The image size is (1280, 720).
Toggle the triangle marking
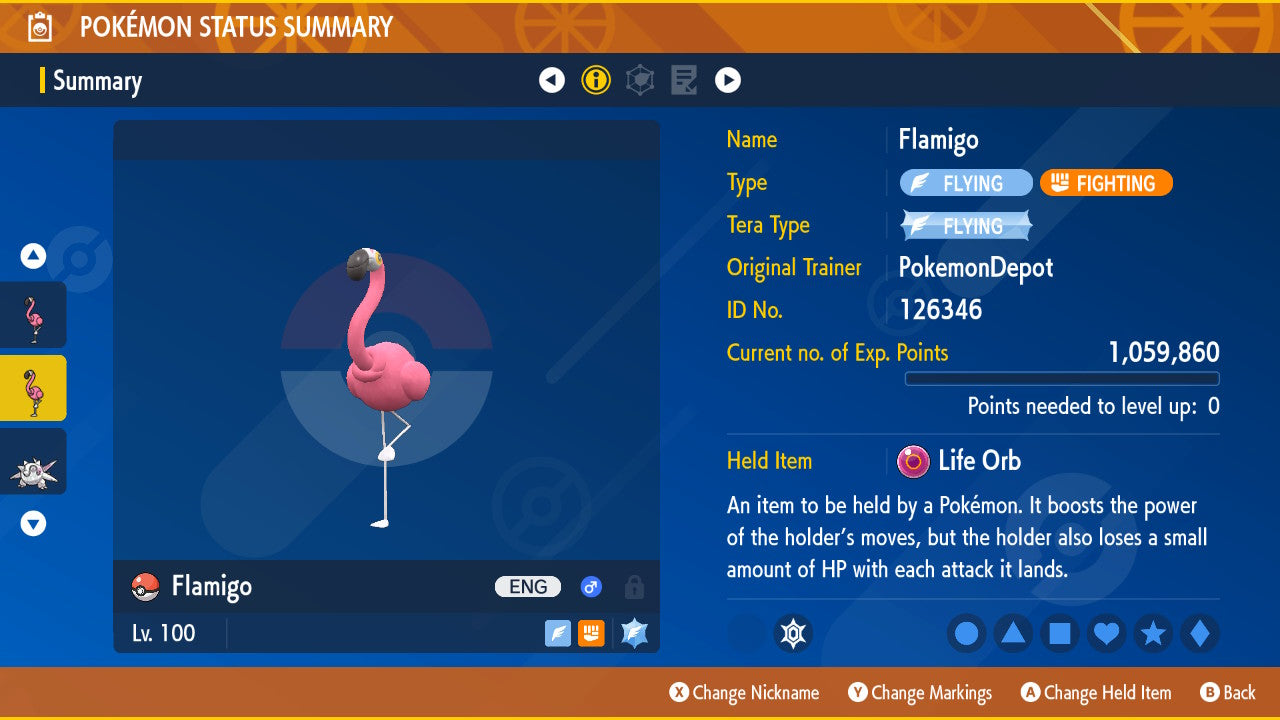pyautogui.click(x=1013, y=634)
